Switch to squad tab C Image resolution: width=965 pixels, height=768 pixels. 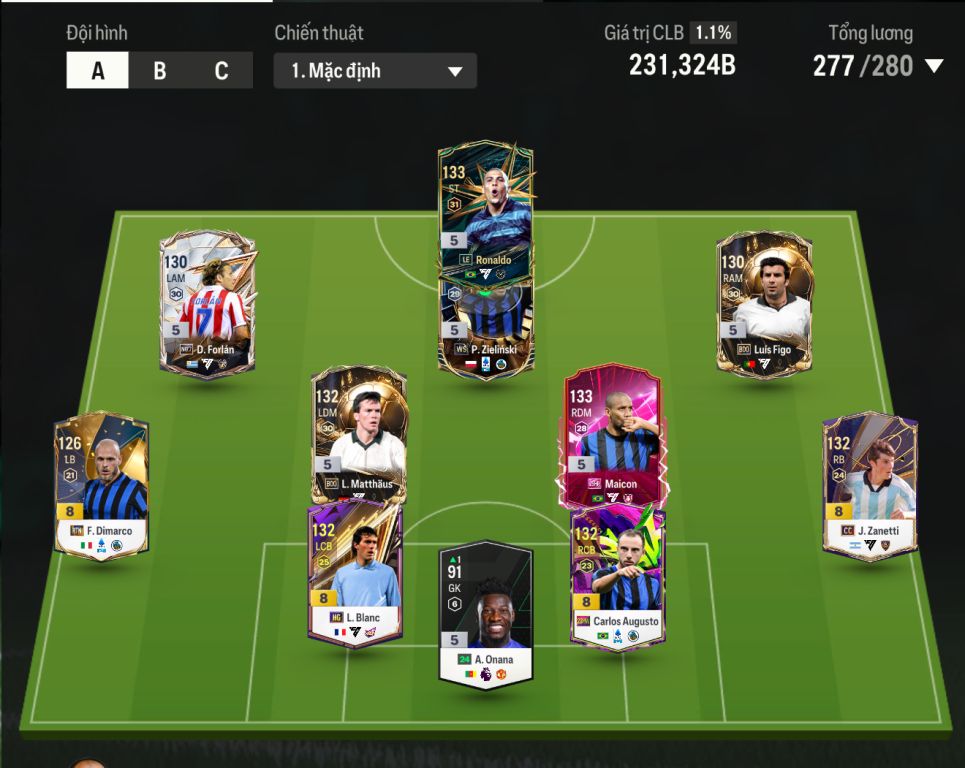point(221,71)
